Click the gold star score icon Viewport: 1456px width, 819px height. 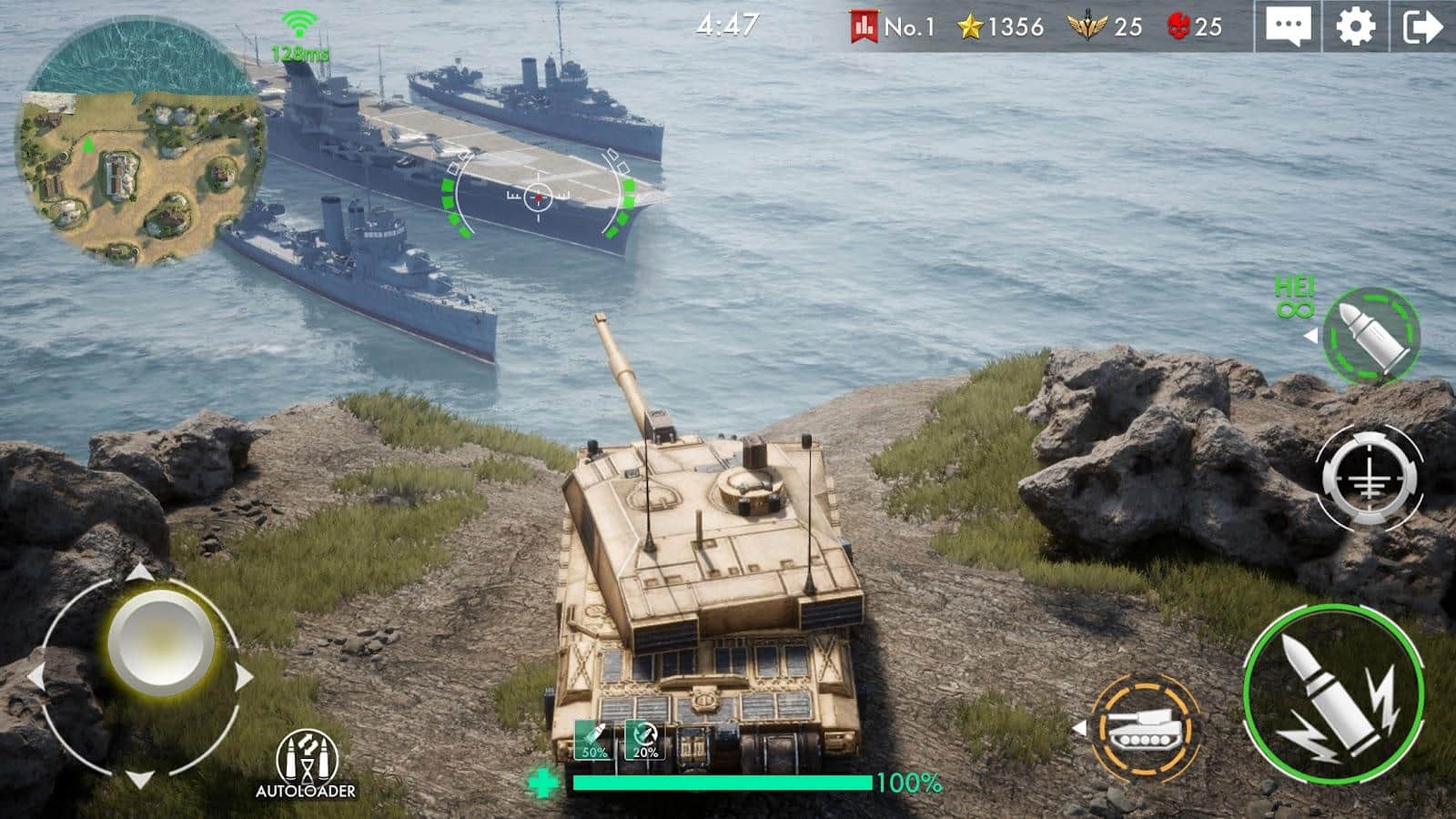pyautogui.click(x=968, y=27)
